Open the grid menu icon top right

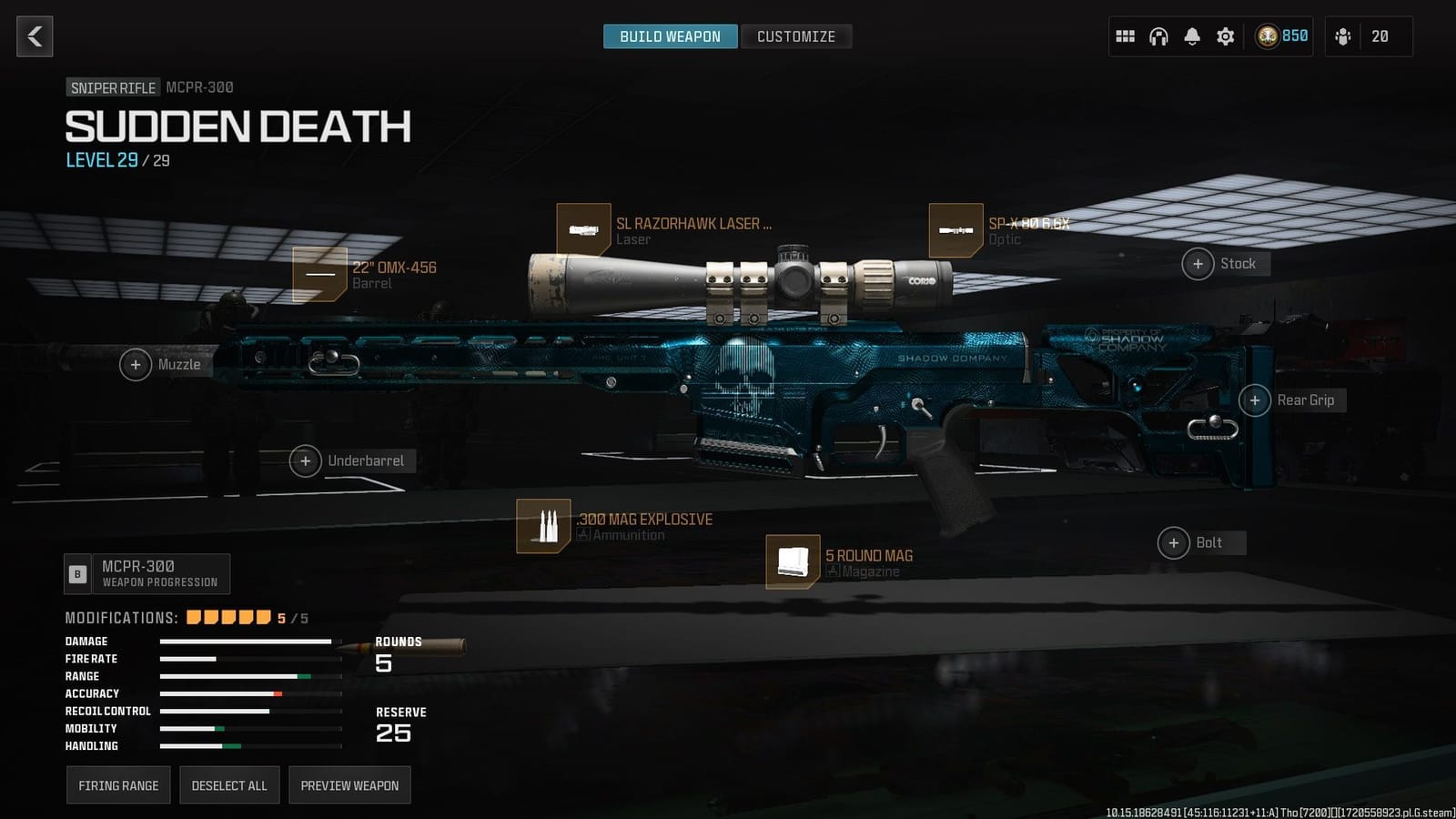(1125, 36)
